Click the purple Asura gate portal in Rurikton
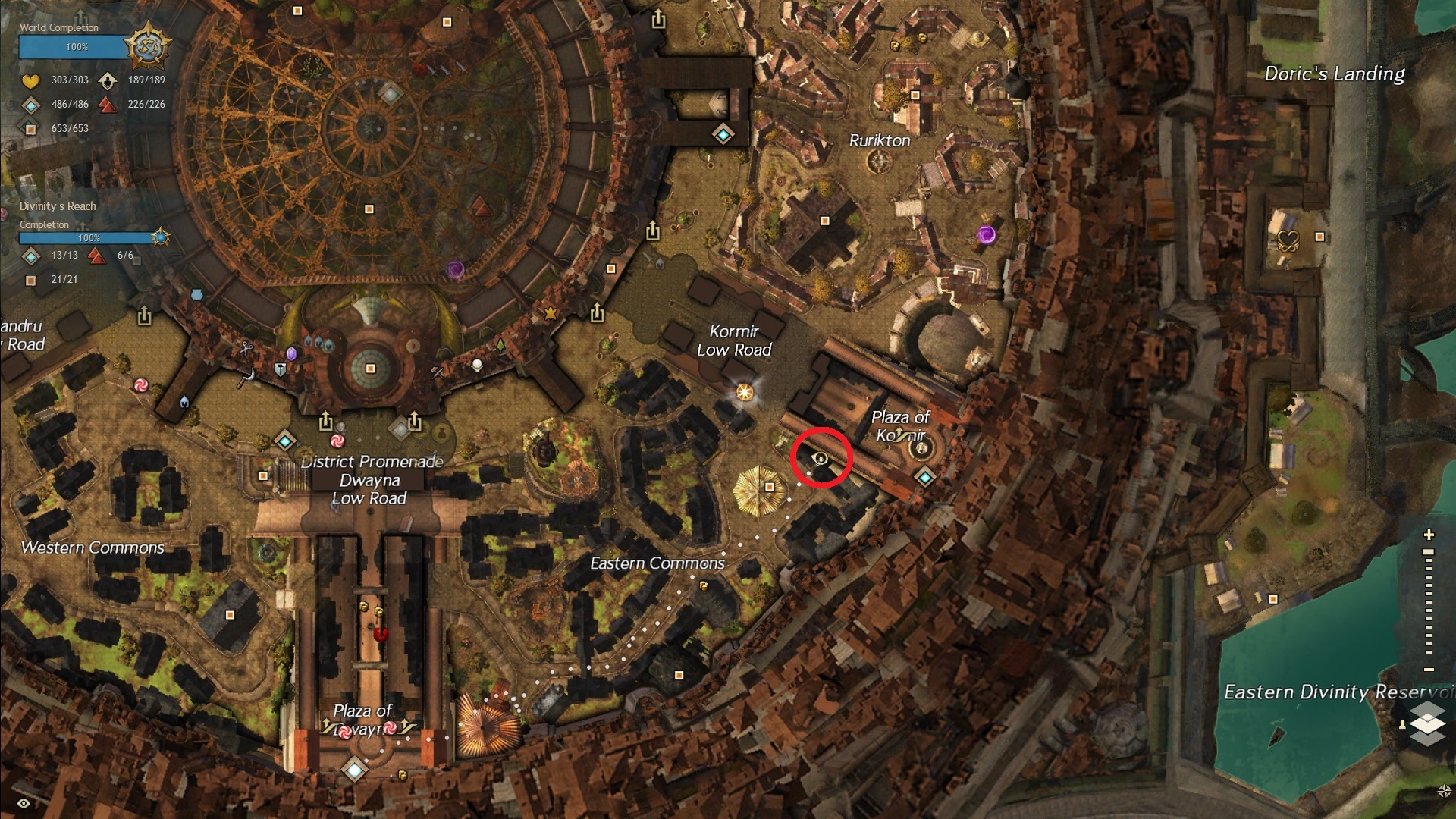Viewport: 1456px width, 819px height. (x=986, y=234)
